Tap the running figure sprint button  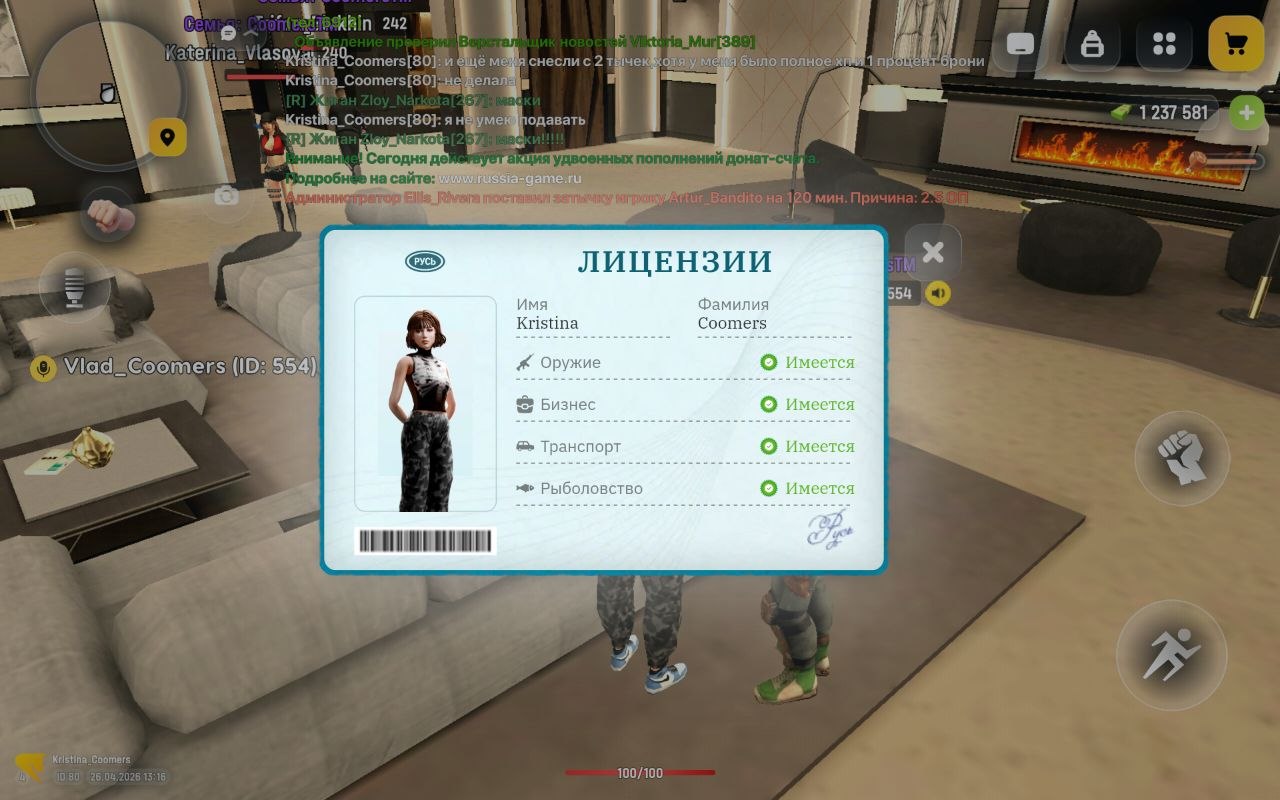[x=1171, y=655]
